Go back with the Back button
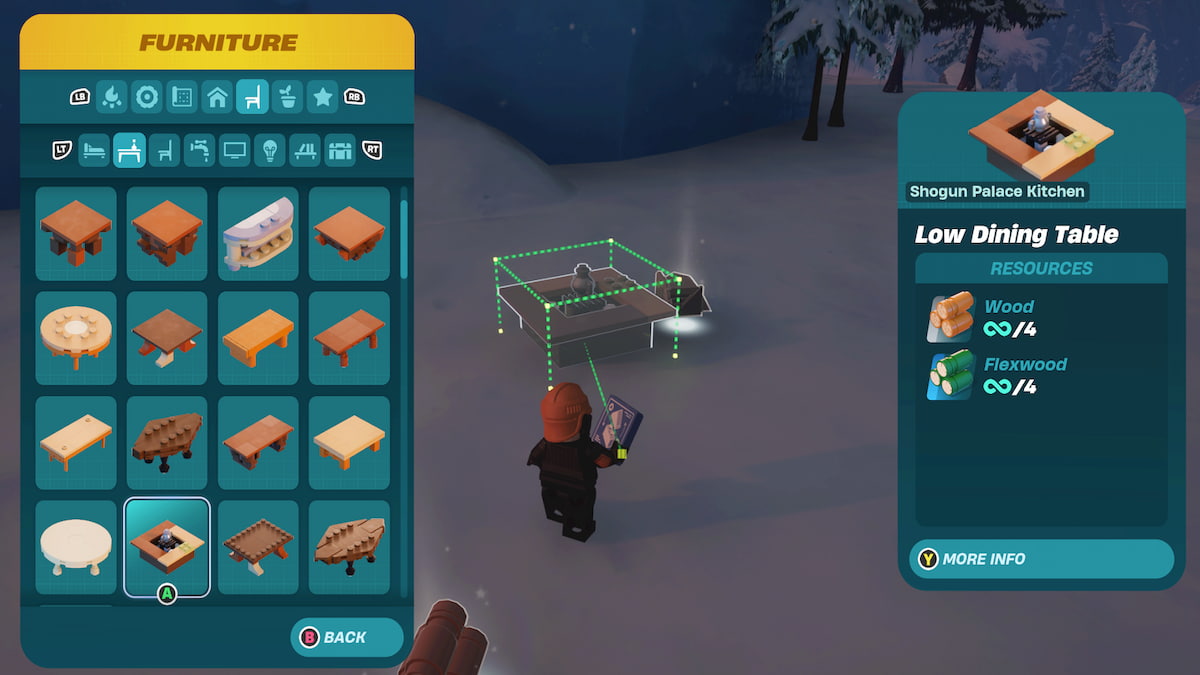Image resolution: width=1200 pixels, height=675 pixels. (x=346, y=637)
